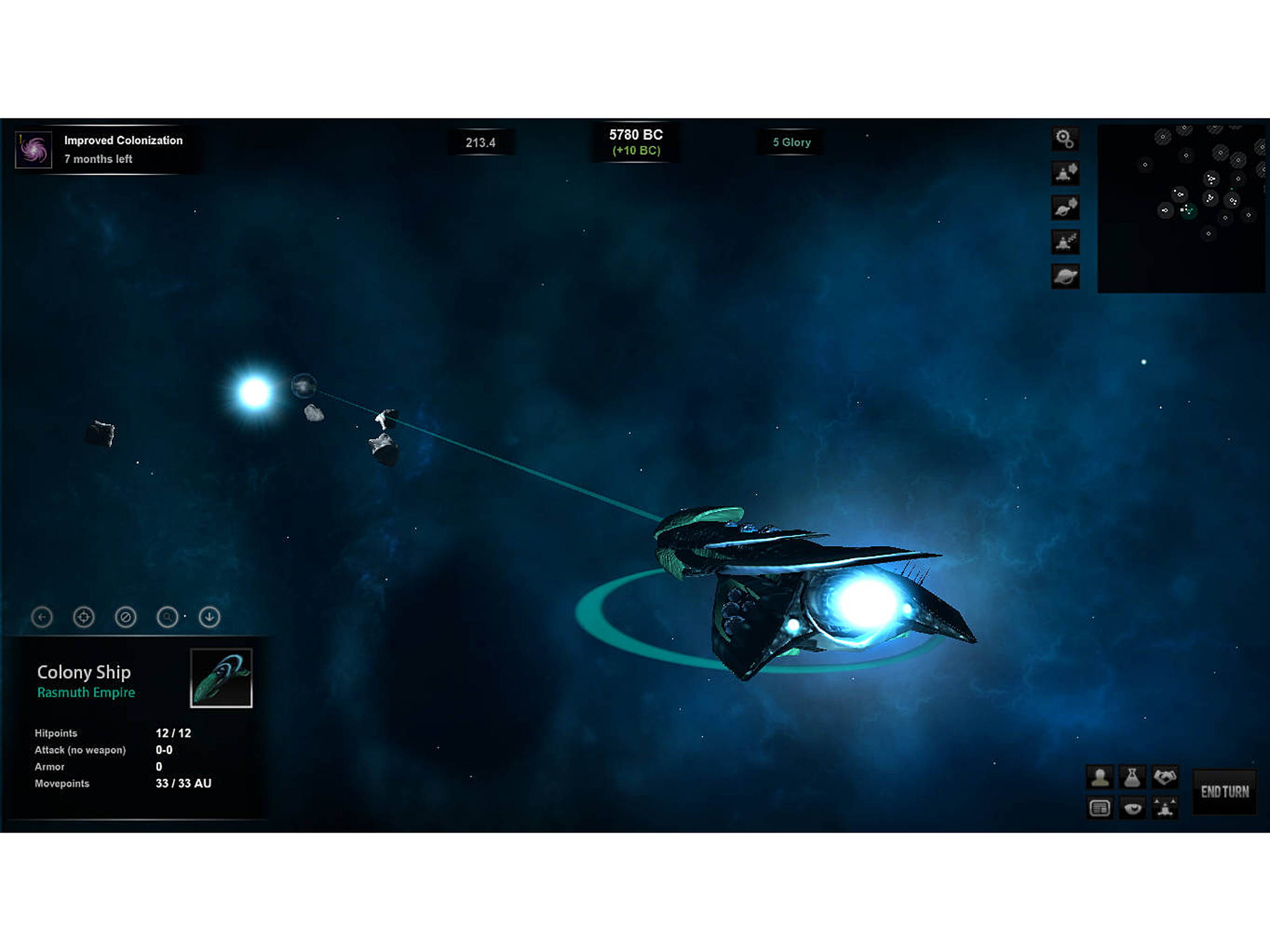This screenshot has height=952, width=1270.
Task: Click the planets overview icon in right sidebar
Action: coord(1065,277)
